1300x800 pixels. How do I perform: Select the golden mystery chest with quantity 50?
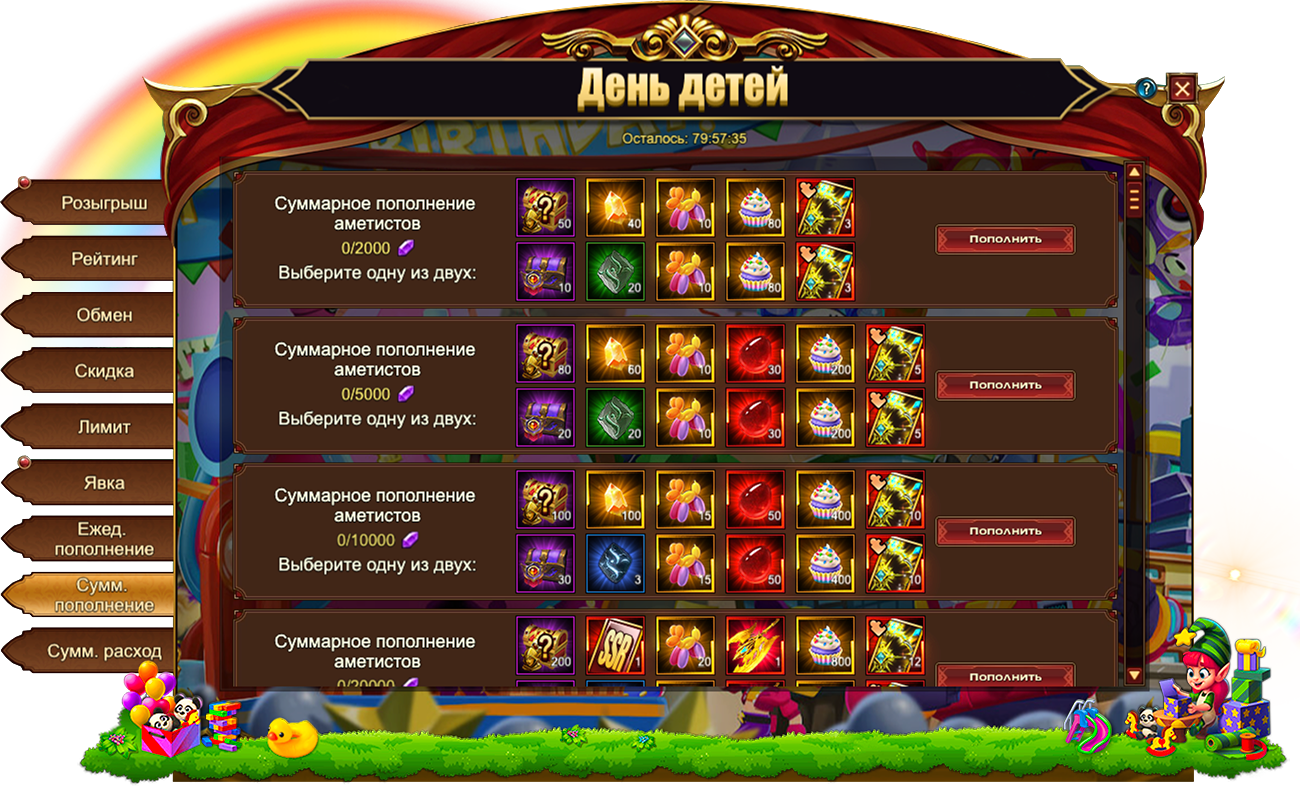point(545,208)
